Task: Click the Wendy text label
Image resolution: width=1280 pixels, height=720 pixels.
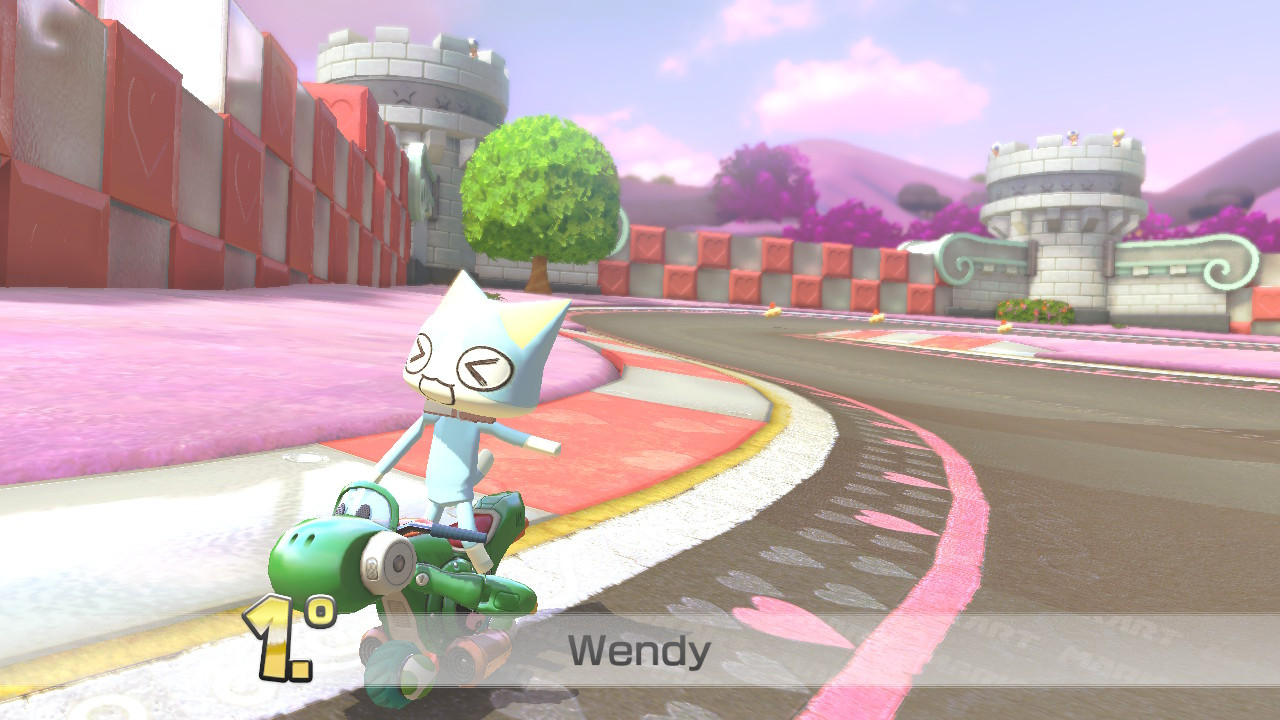Action: pos(639,652)
